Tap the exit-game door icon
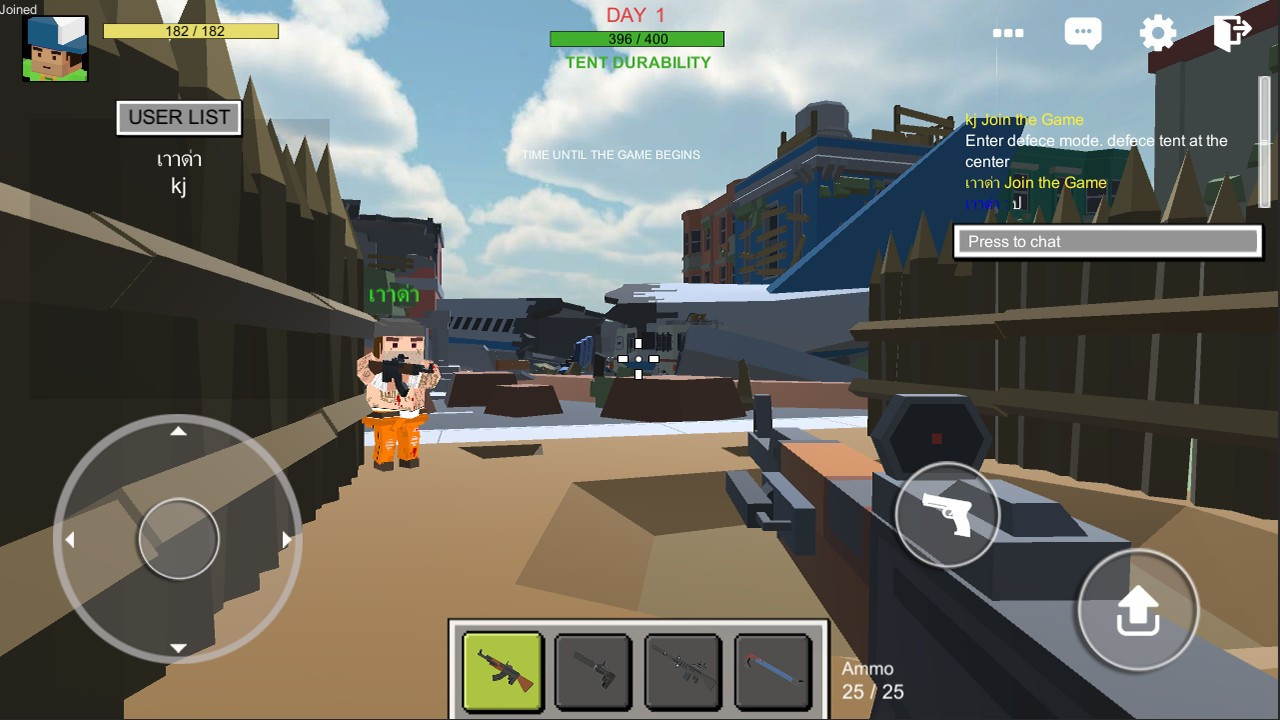The height and width of the screenshot is (720, 1280). pos(1230,33)
